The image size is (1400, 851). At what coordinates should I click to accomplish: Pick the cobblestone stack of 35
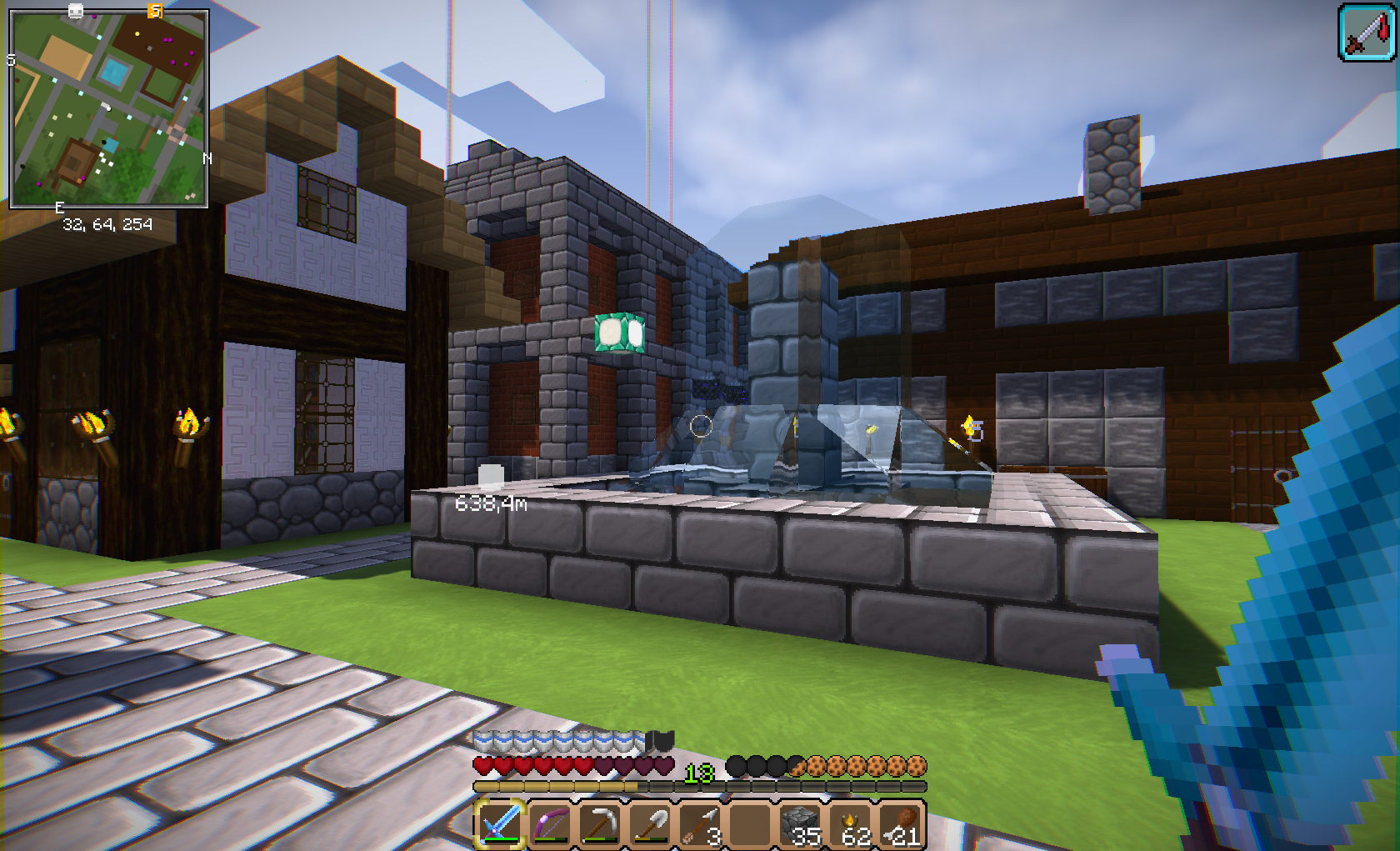[x=802, y=823]
